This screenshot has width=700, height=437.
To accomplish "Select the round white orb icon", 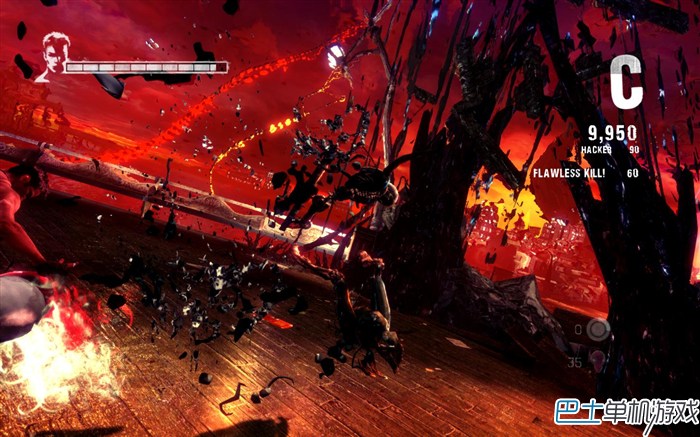I will pyautogui.click(x=598, y=329).
